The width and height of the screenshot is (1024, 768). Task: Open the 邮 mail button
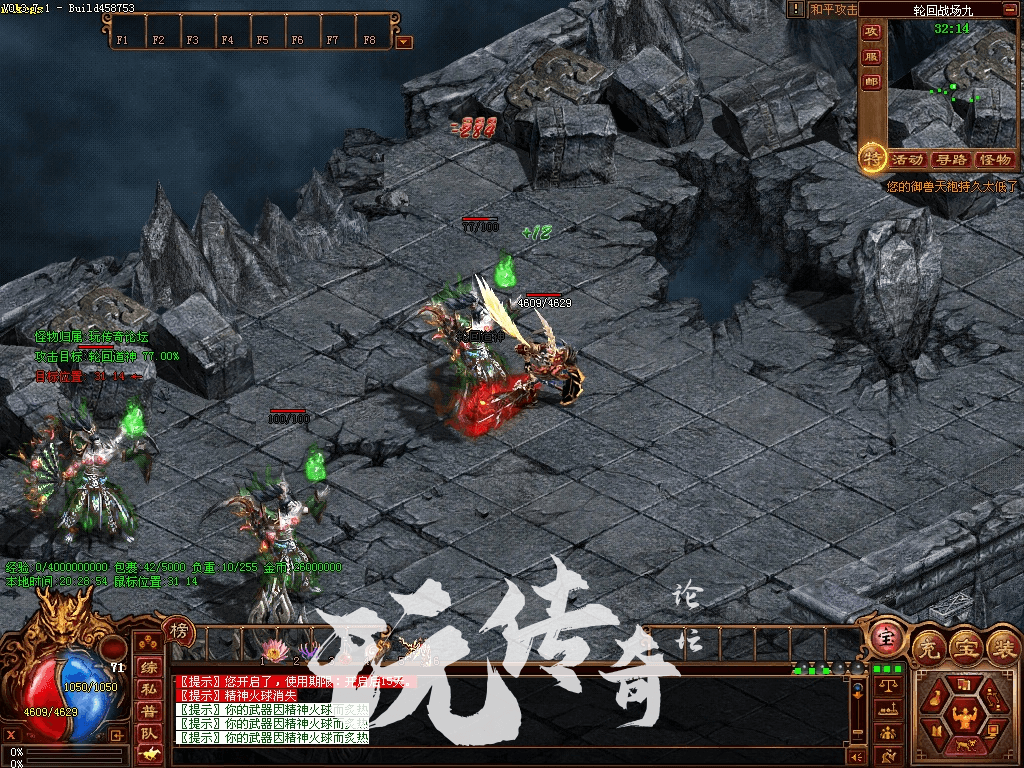(x=871, y=82)
